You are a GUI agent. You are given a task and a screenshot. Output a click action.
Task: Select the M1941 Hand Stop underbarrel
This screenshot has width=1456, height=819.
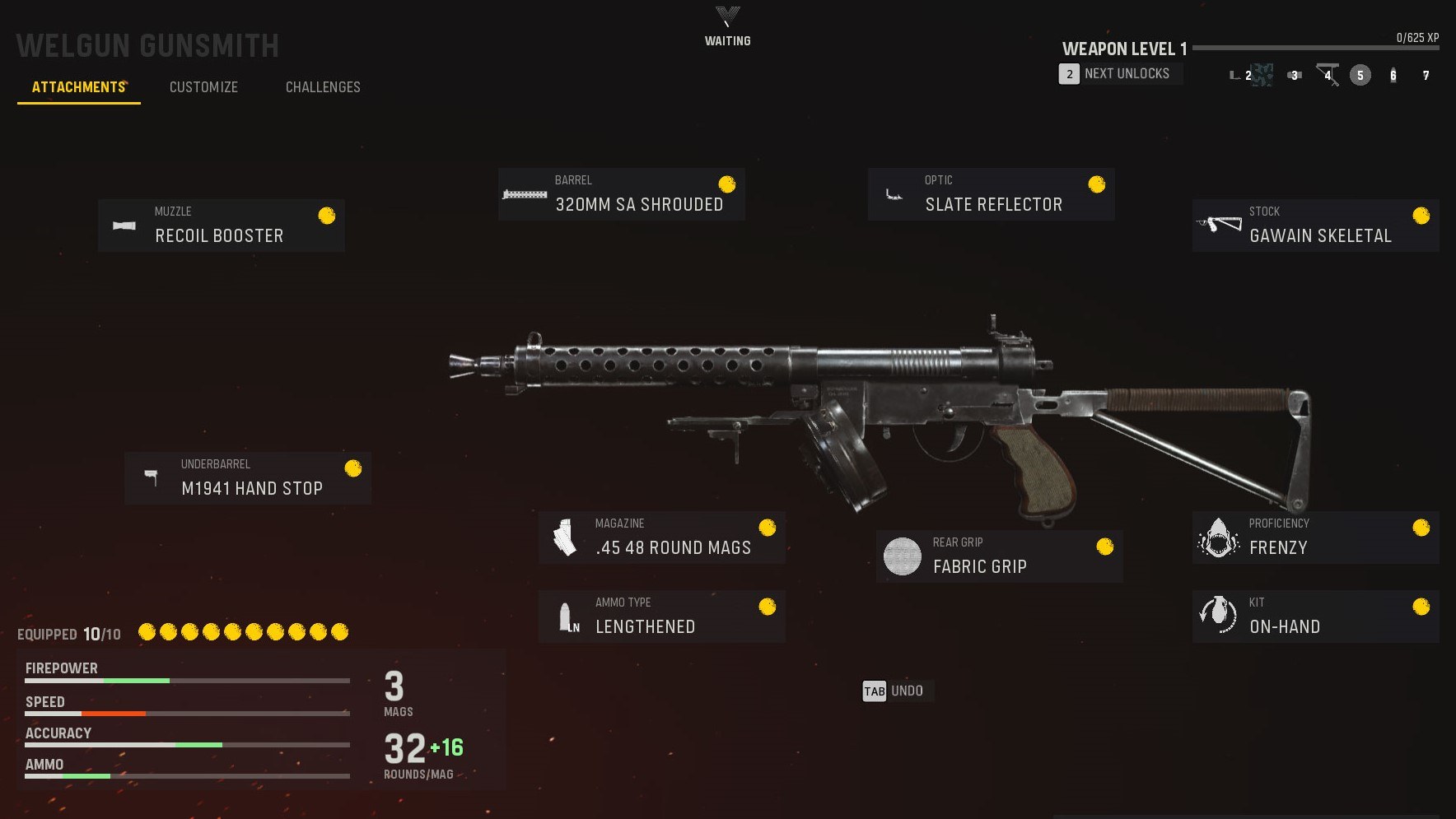247,477
